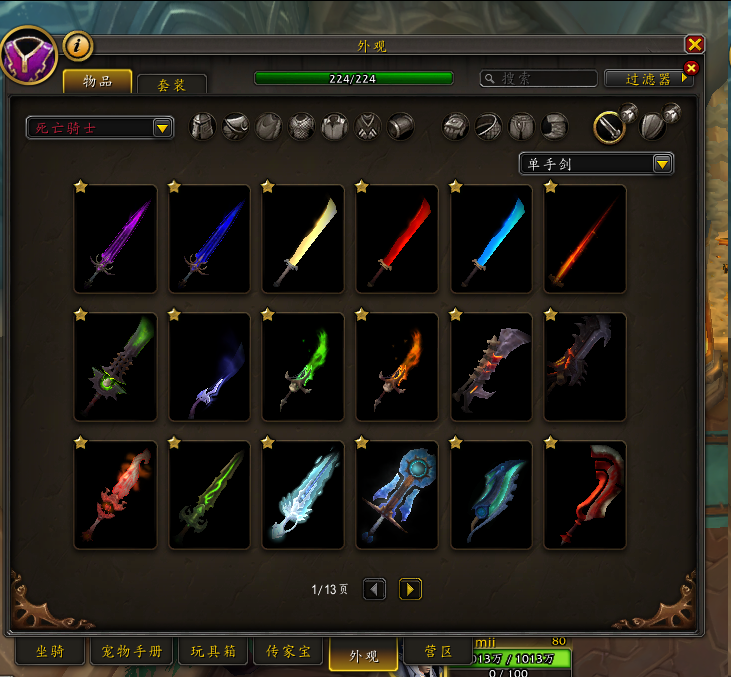
Task: Go to the previous appearance page
Action: pos(374,589)
